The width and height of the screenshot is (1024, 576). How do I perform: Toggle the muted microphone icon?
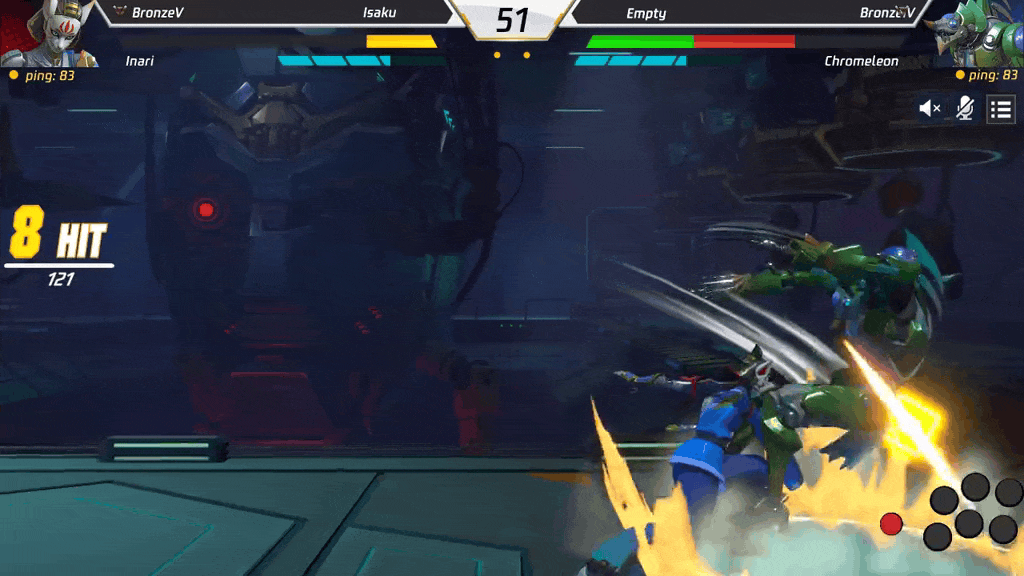(x=965, y=109)
